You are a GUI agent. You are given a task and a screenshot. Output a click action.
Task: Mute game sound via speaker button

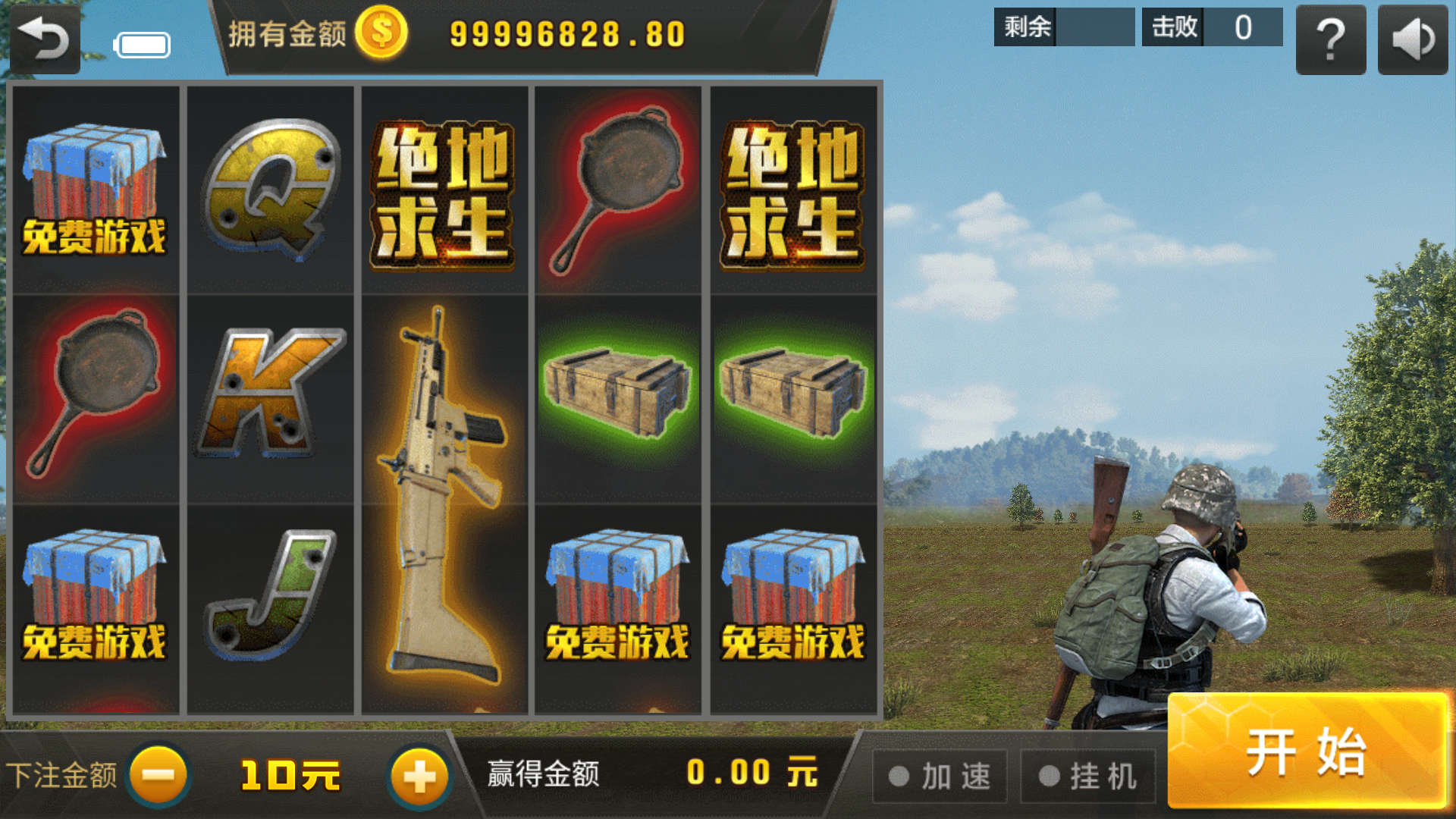tap(1412, 39)
